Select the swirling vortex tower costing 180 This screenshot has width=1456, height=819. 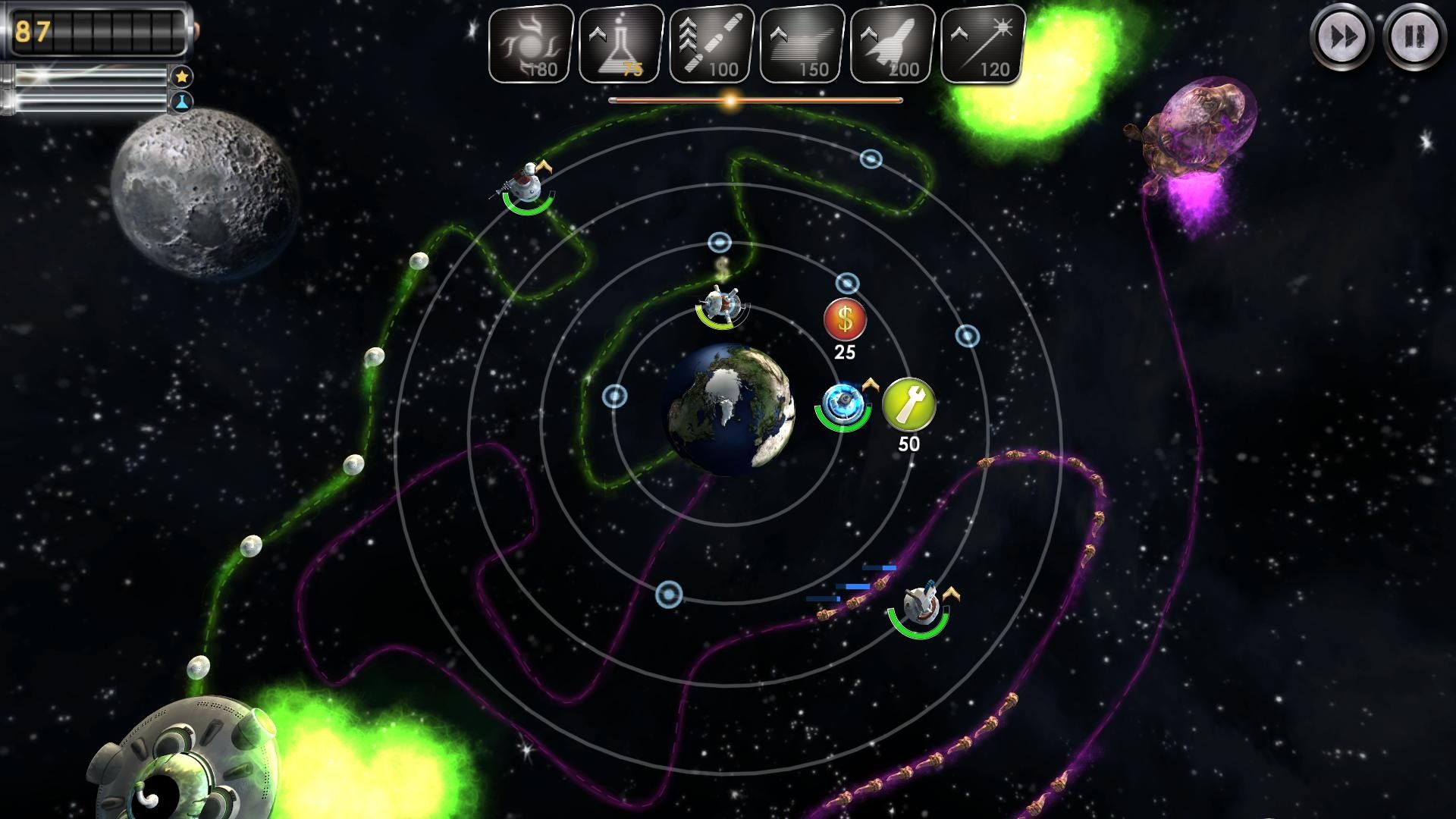coord(531,44)
